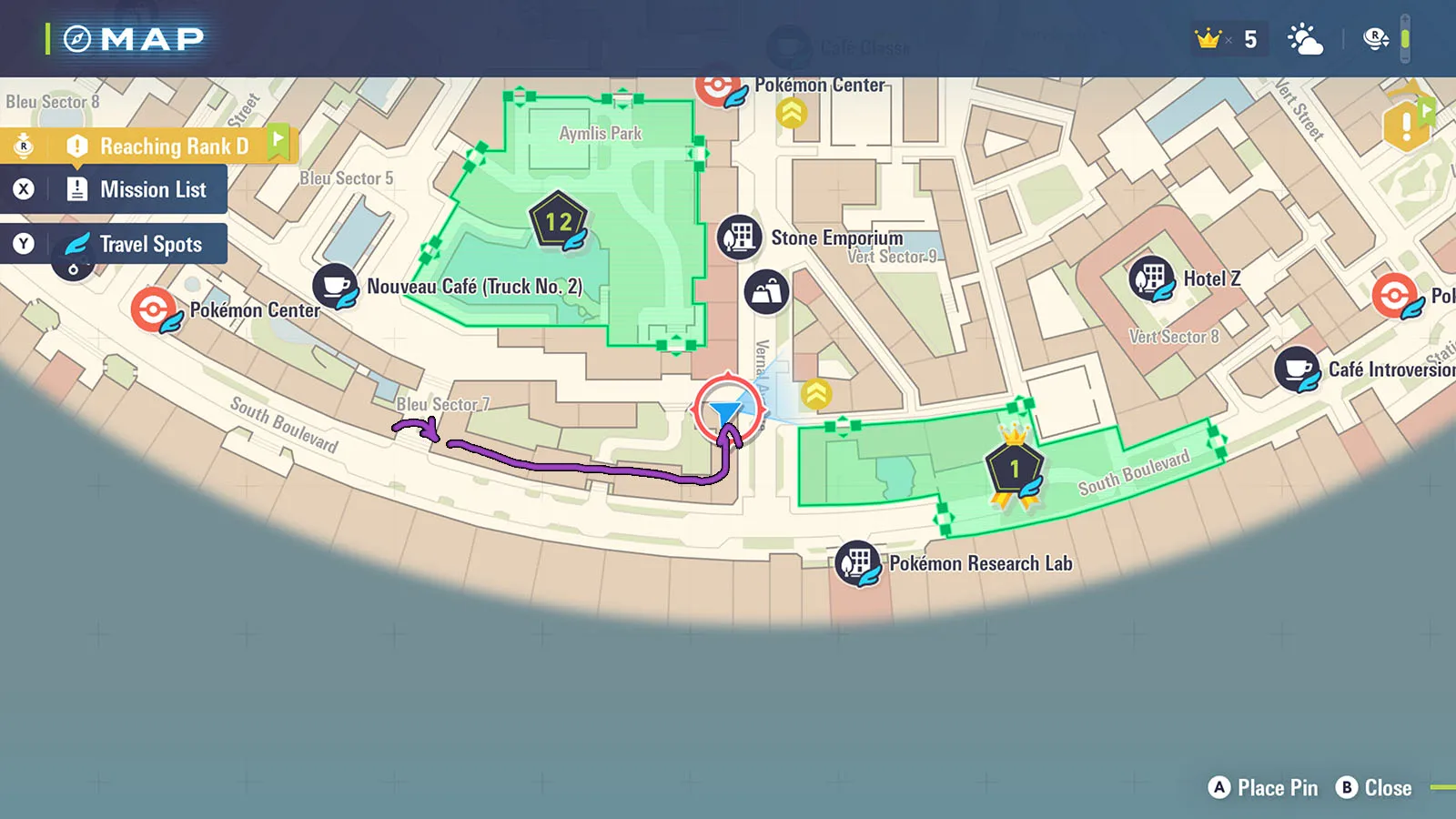Click the Pokémon Research Lab marker

[857, 562]
